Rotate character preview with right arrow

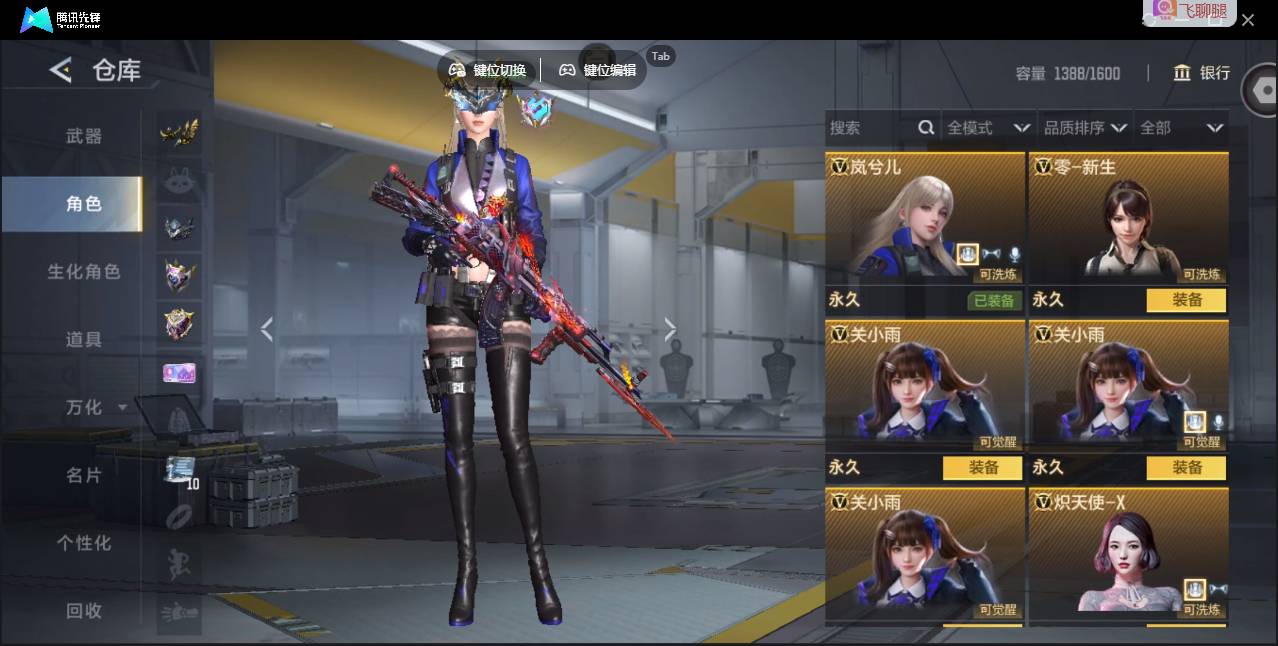pyautogui.click(x=670, y=329)
